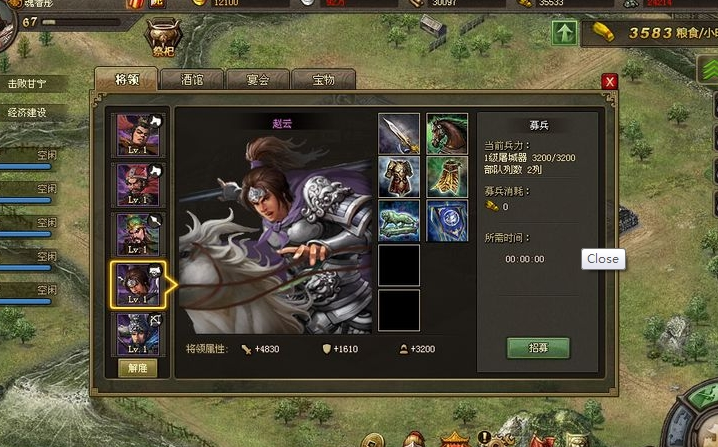Image resolution: width=718 pixels, height=447 pixels.
Task: Select the horse mount equipment slot
Action: (x=447, y=133)
